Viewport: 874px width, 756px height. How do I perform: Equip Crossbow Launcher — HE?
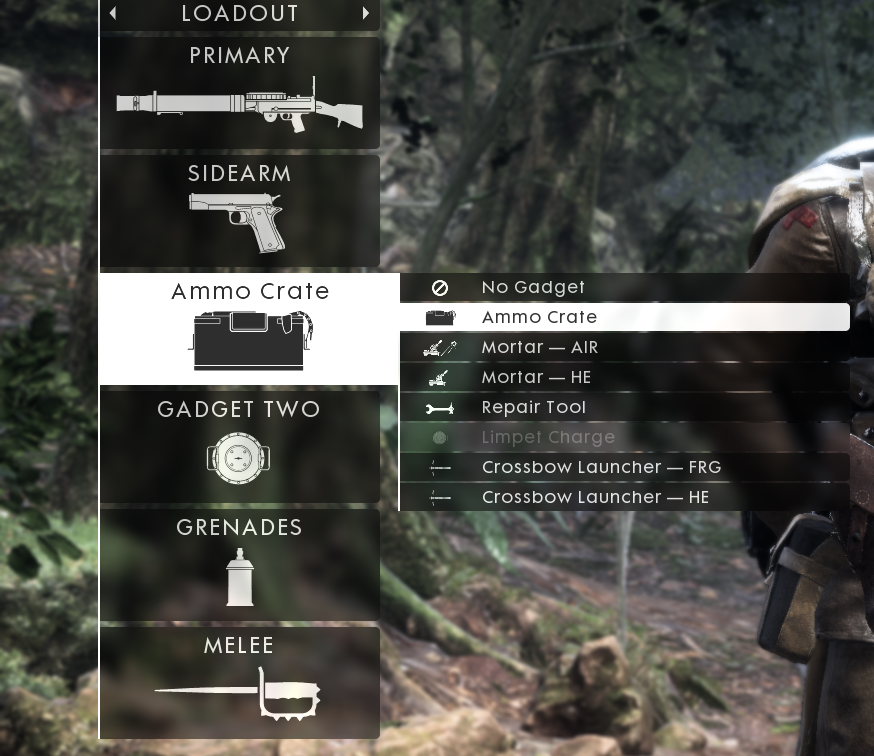[x=624, y=497]
